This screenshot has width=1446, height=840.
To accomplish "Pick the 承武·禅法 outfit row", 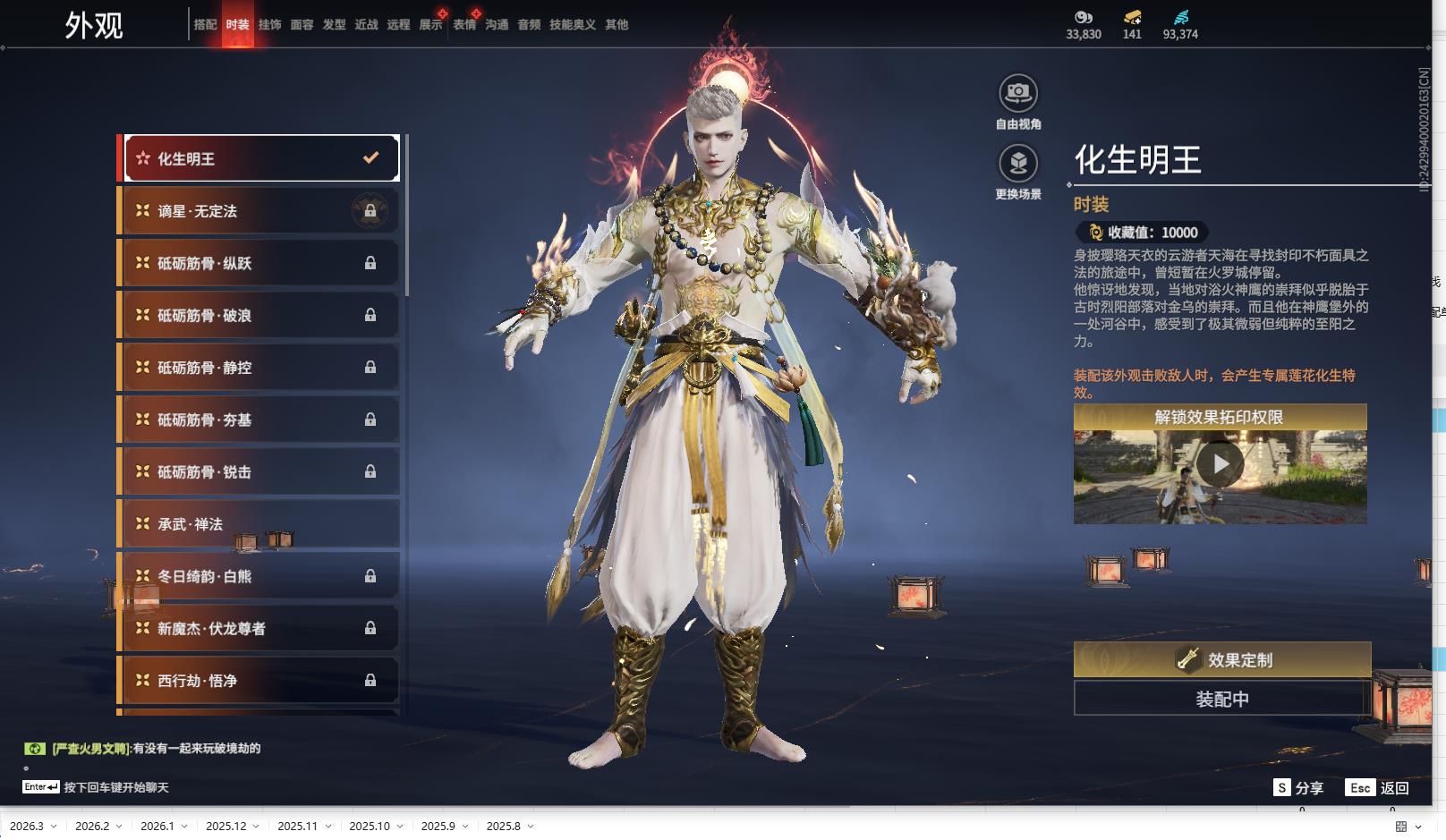I will [260, 524].
